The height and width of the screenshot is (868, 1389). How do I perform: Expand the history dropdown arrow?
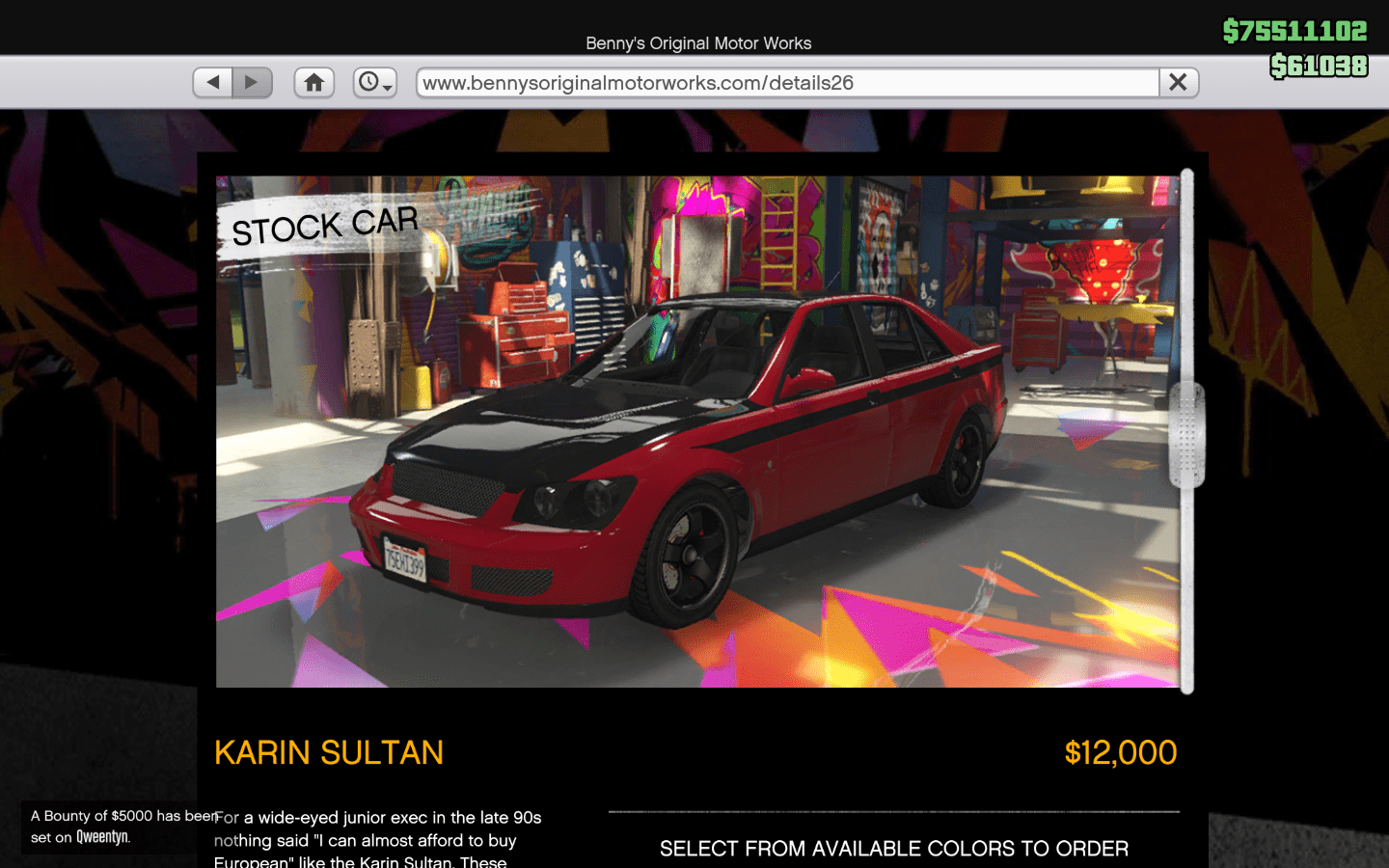(386, 89)
